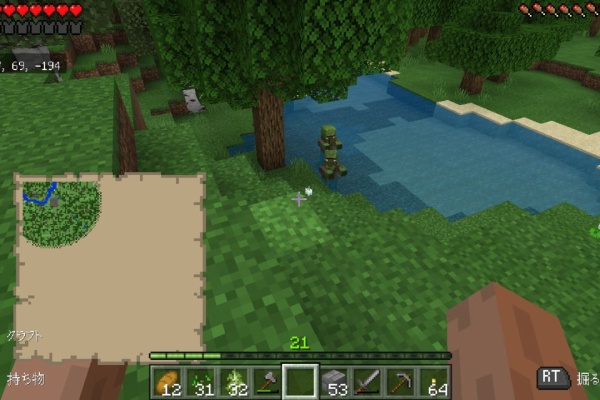Choose the hotbar stack of 32 plants
The image size is (600, 400).
[x=233, y=381]
